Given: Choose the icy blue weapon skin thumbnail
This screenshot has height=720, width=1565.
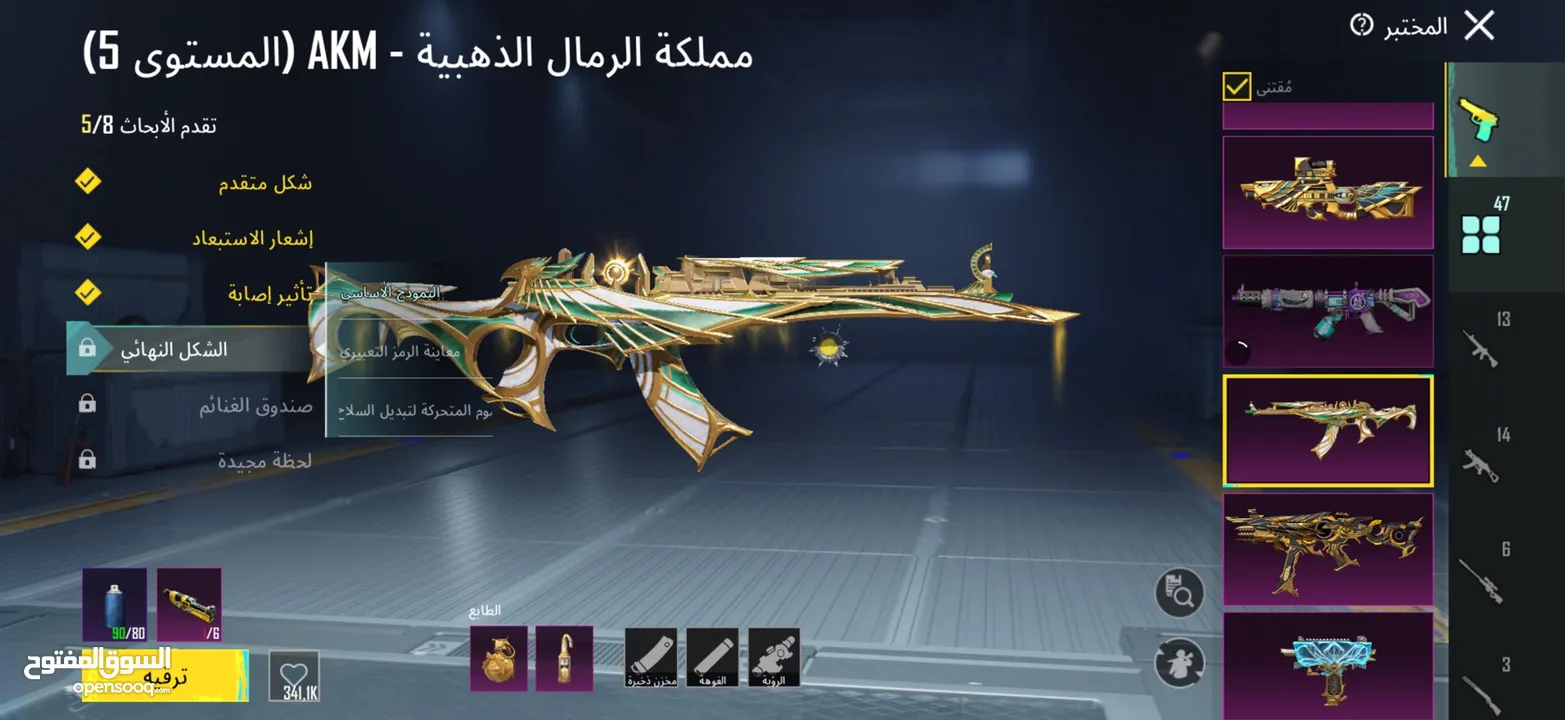Looking at the screenshot, I should pos(1327,662).
